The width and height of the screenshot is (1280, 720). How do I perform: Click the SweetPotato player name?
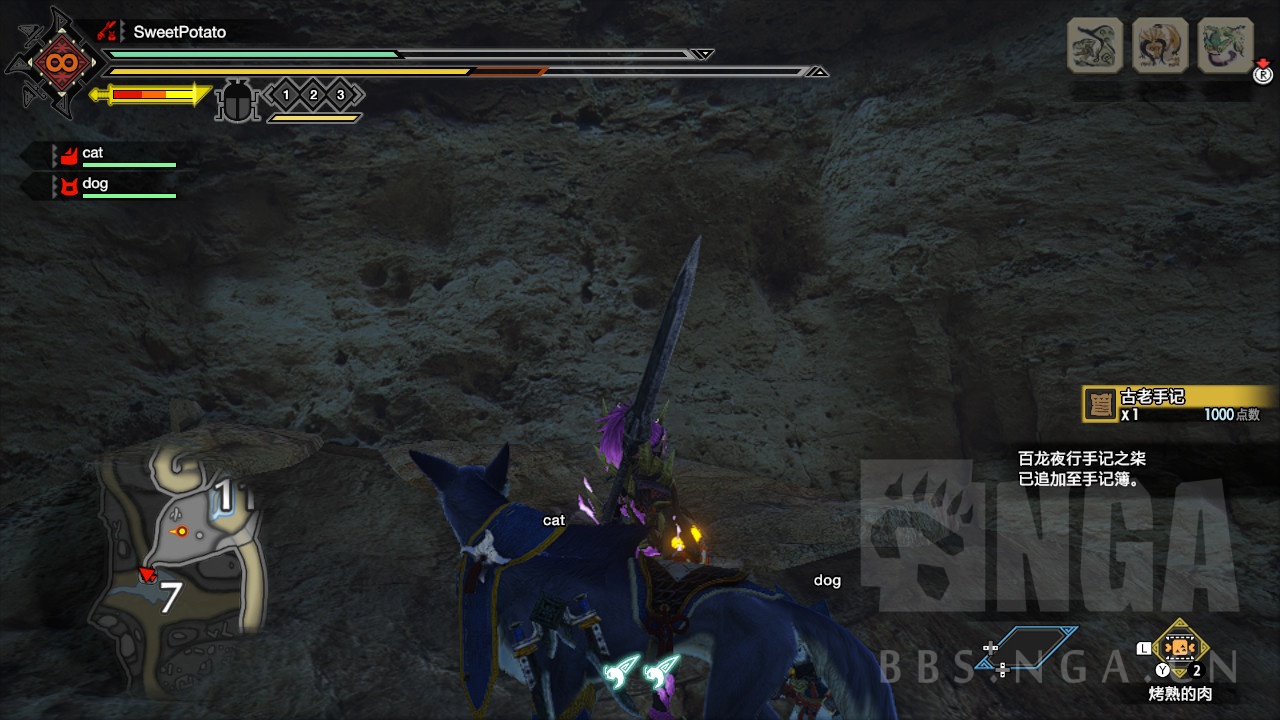(x=180, y=32)
